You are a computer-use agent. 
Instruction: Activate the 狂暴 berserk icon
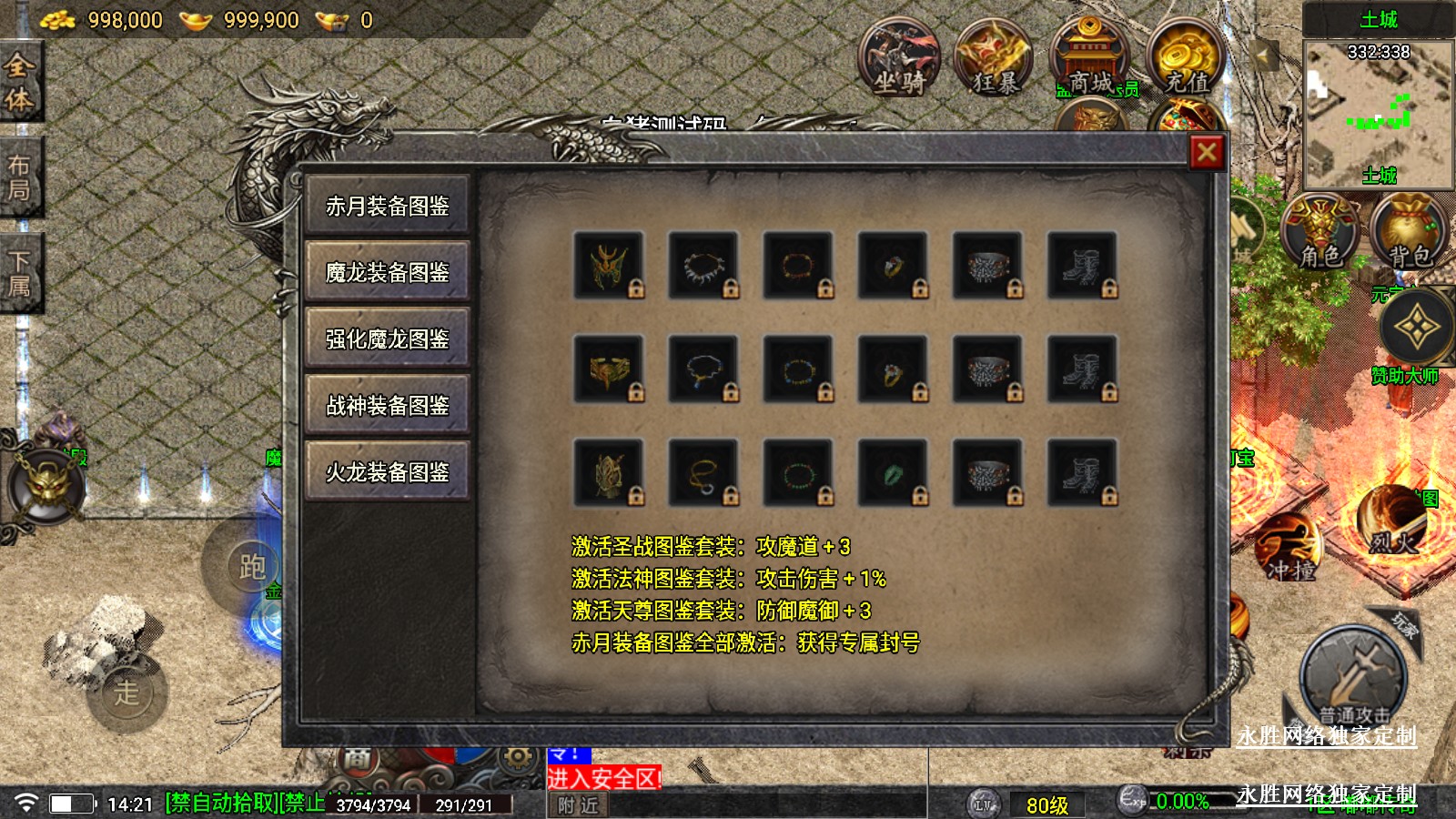(994, 60)
